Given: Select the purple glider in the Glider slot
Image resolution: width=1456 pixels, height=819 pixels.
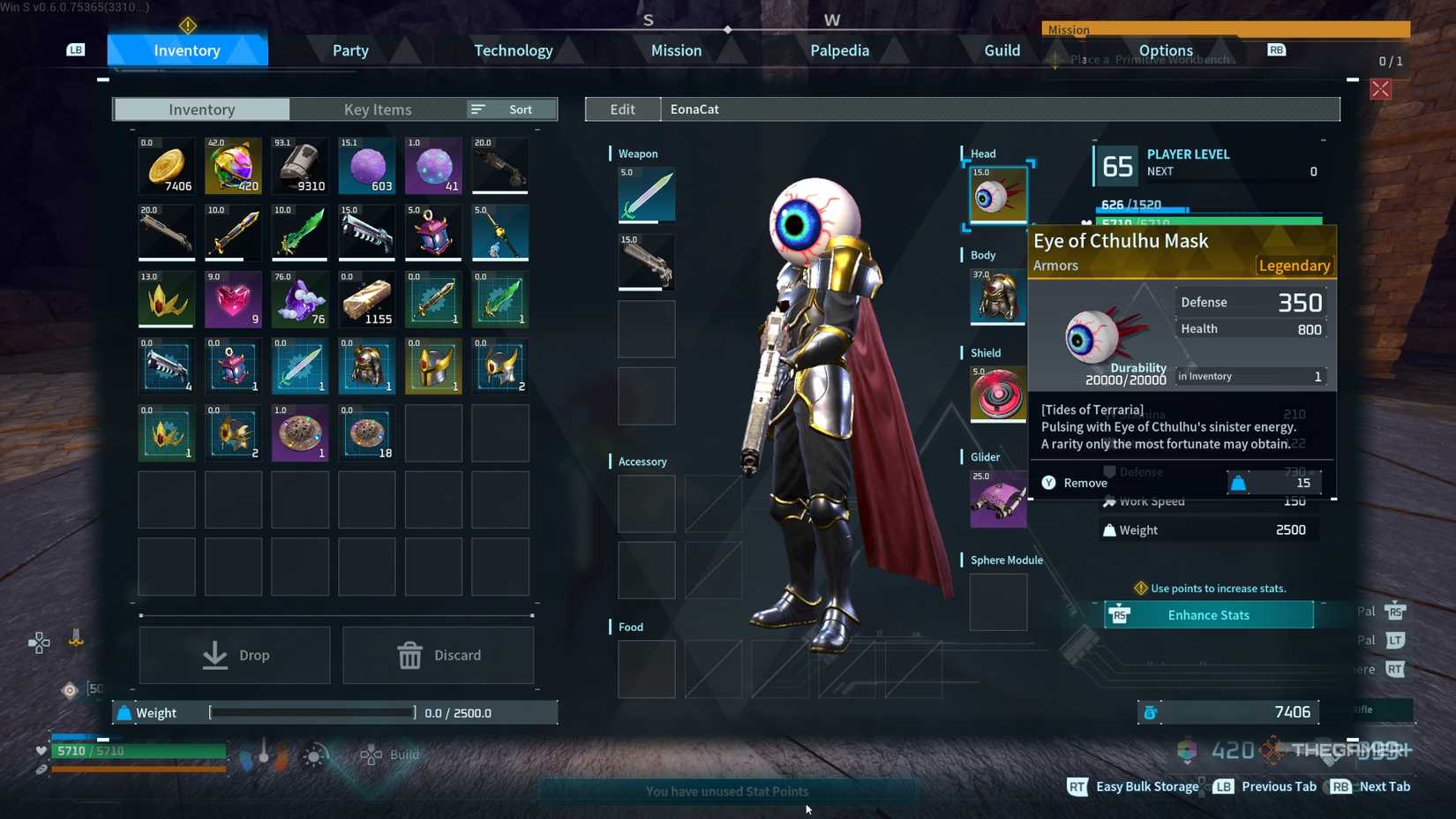Looking at the screenshot, I should point(996,498).
